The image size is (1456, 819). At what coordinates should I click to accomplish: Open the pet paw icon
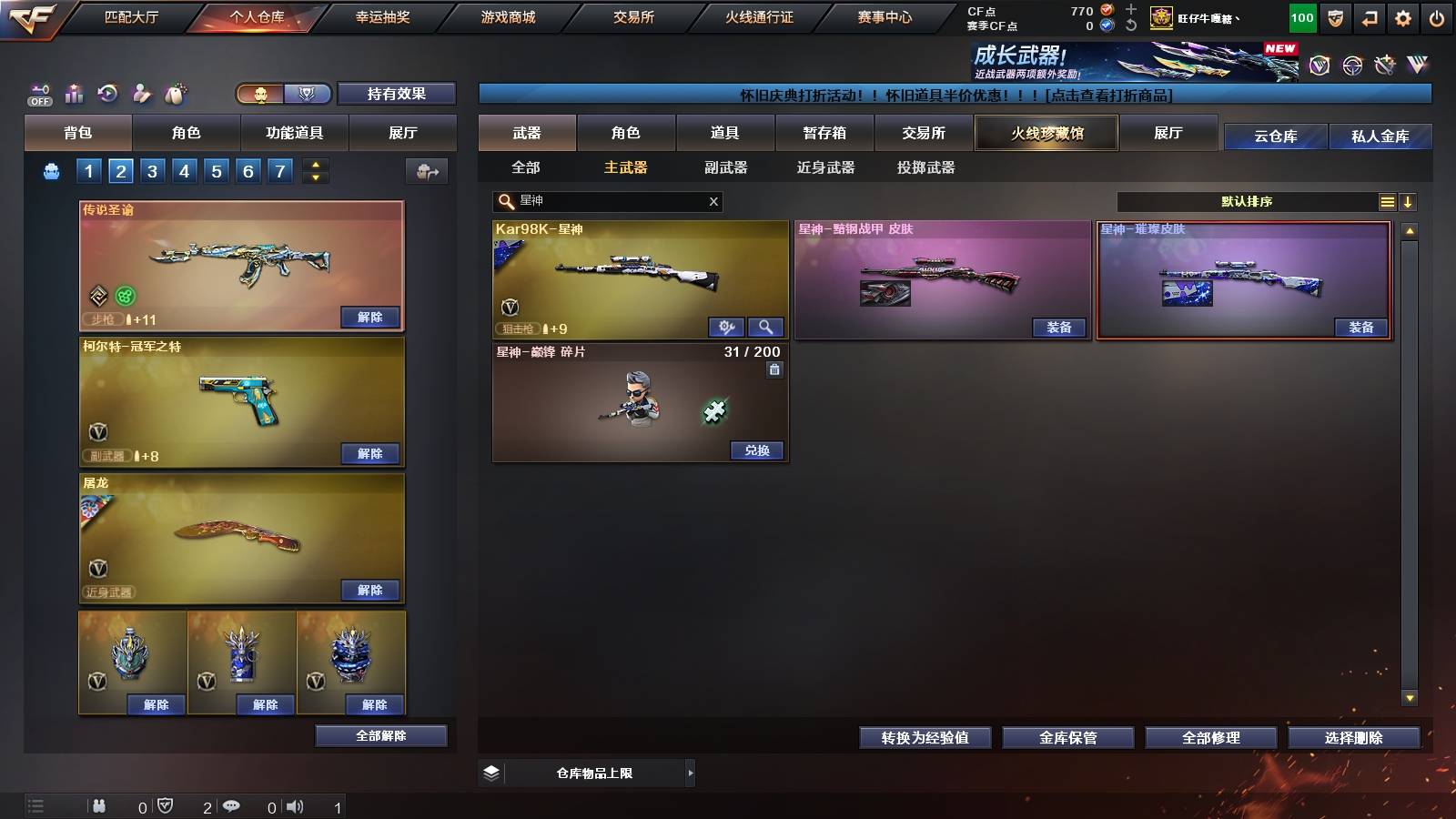175,94
